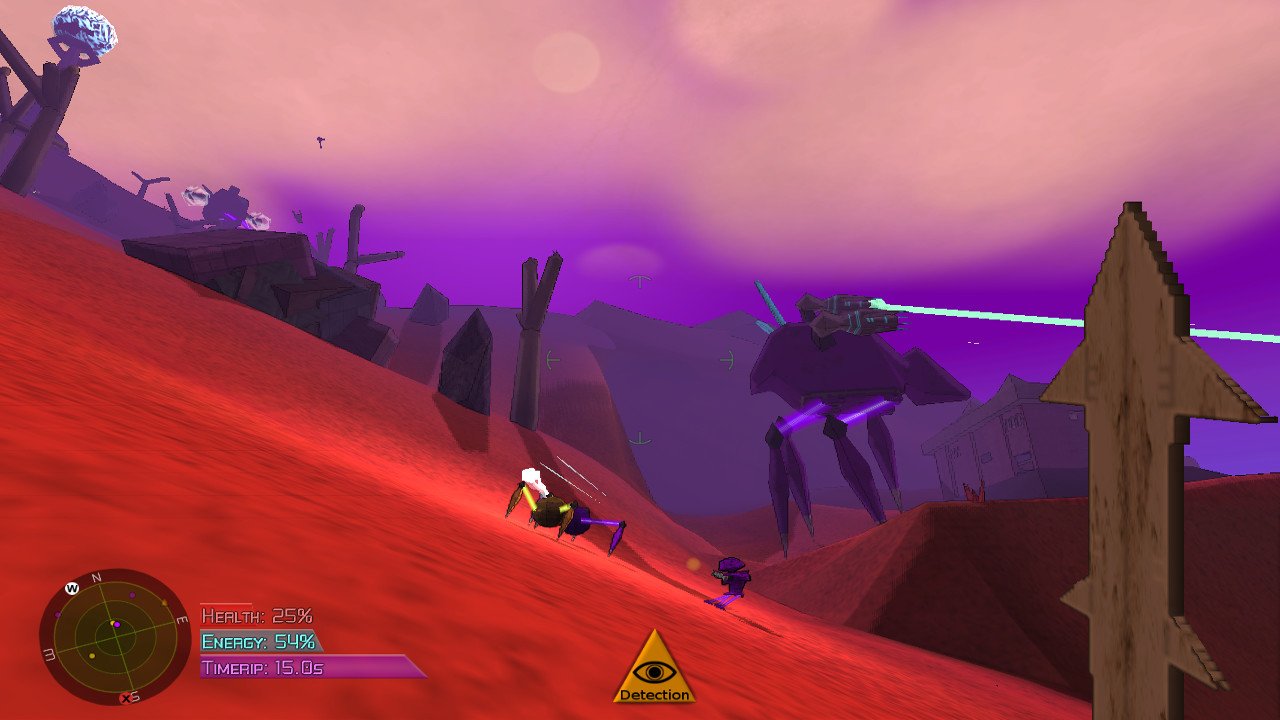
Task: Select the yellow blip on the lower radar
Action: click(x=91, y=656)
